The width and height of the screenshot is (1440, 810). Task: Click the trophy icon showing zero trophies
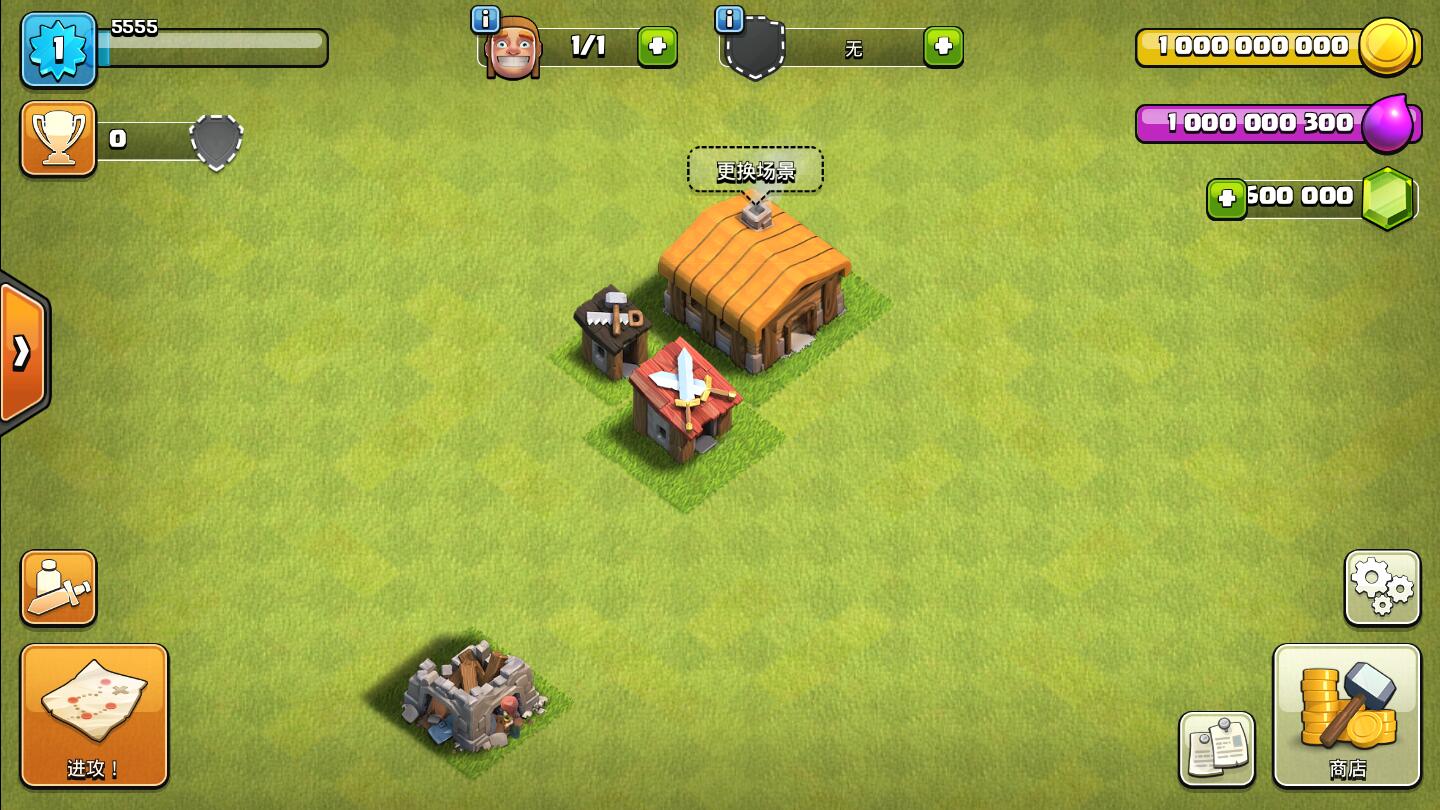pos(57,138)
